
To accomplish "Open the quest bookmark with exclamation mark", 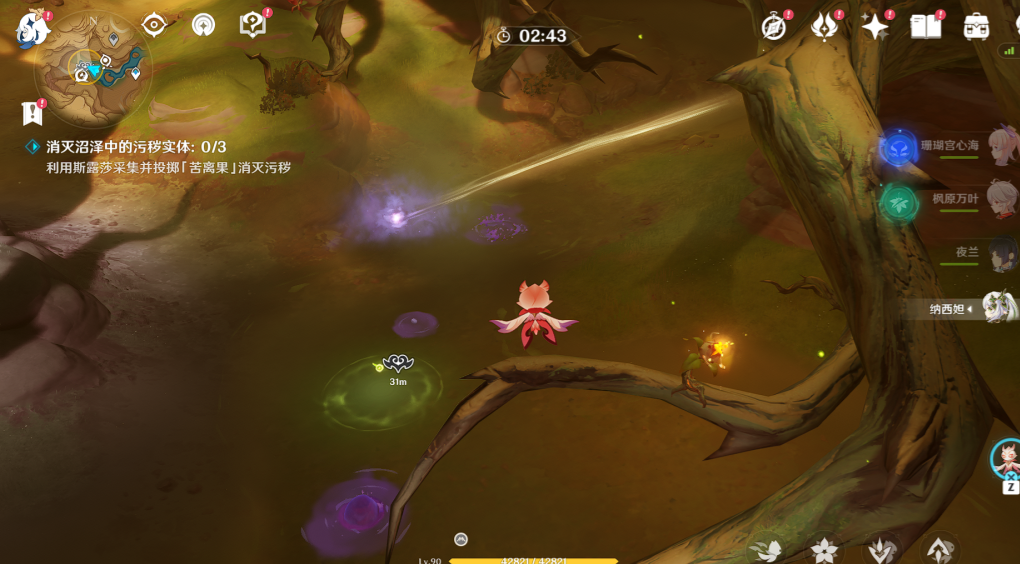I will [x=33, y=112].
